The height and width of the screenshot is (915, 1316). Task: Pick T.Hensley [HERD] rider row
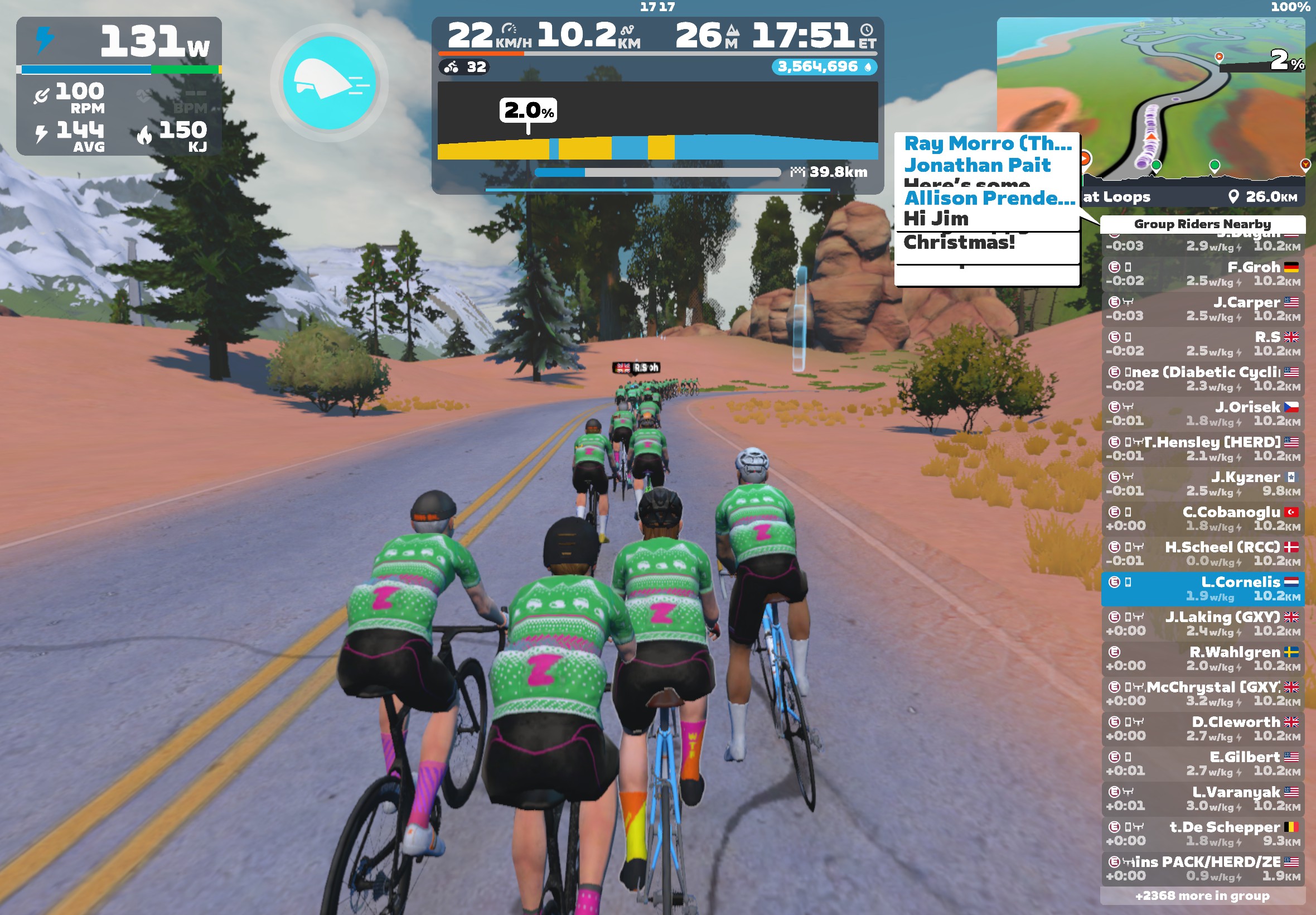1202,449
